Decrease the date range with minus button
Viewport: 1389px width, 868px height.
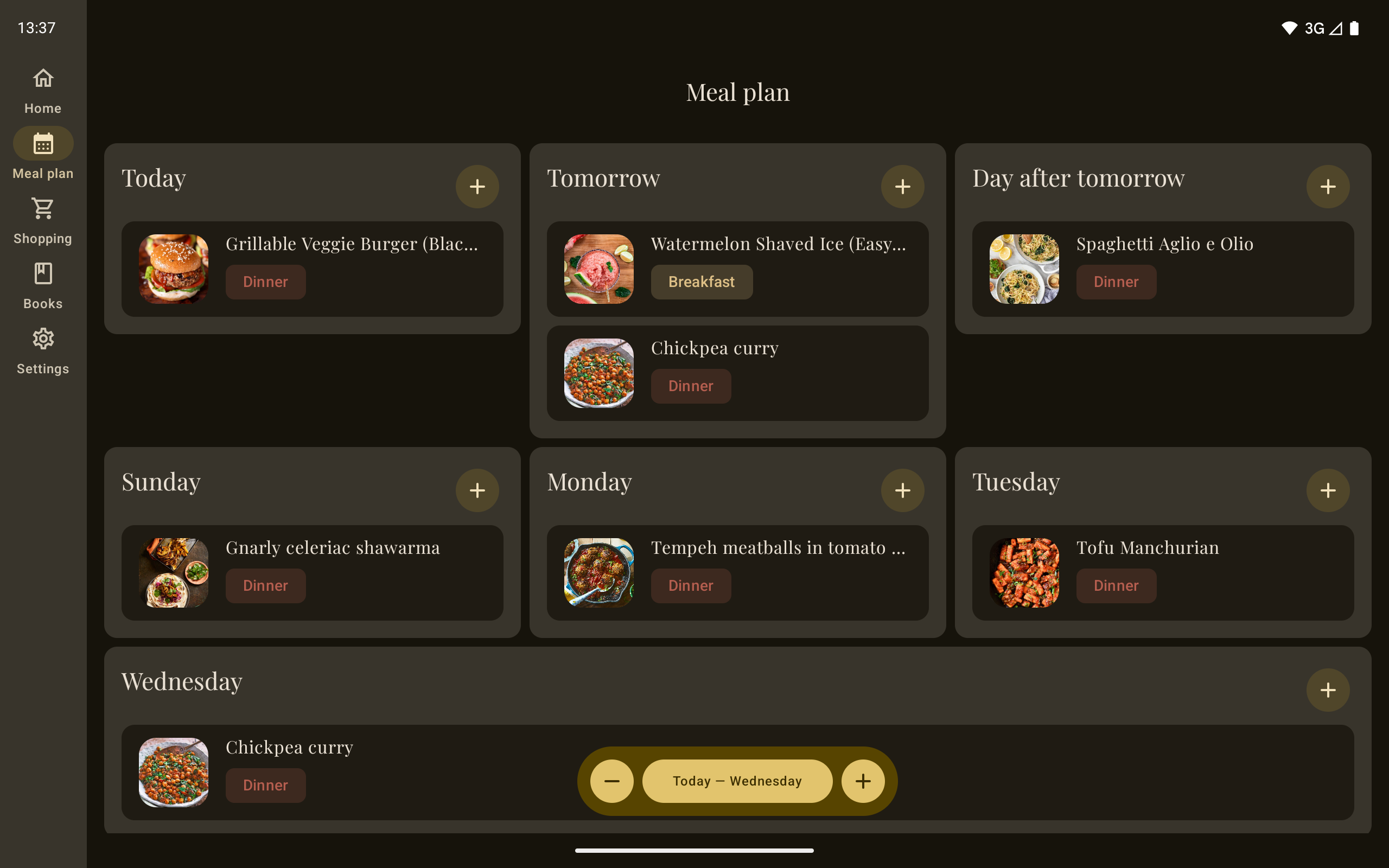(x=612, y=781)
